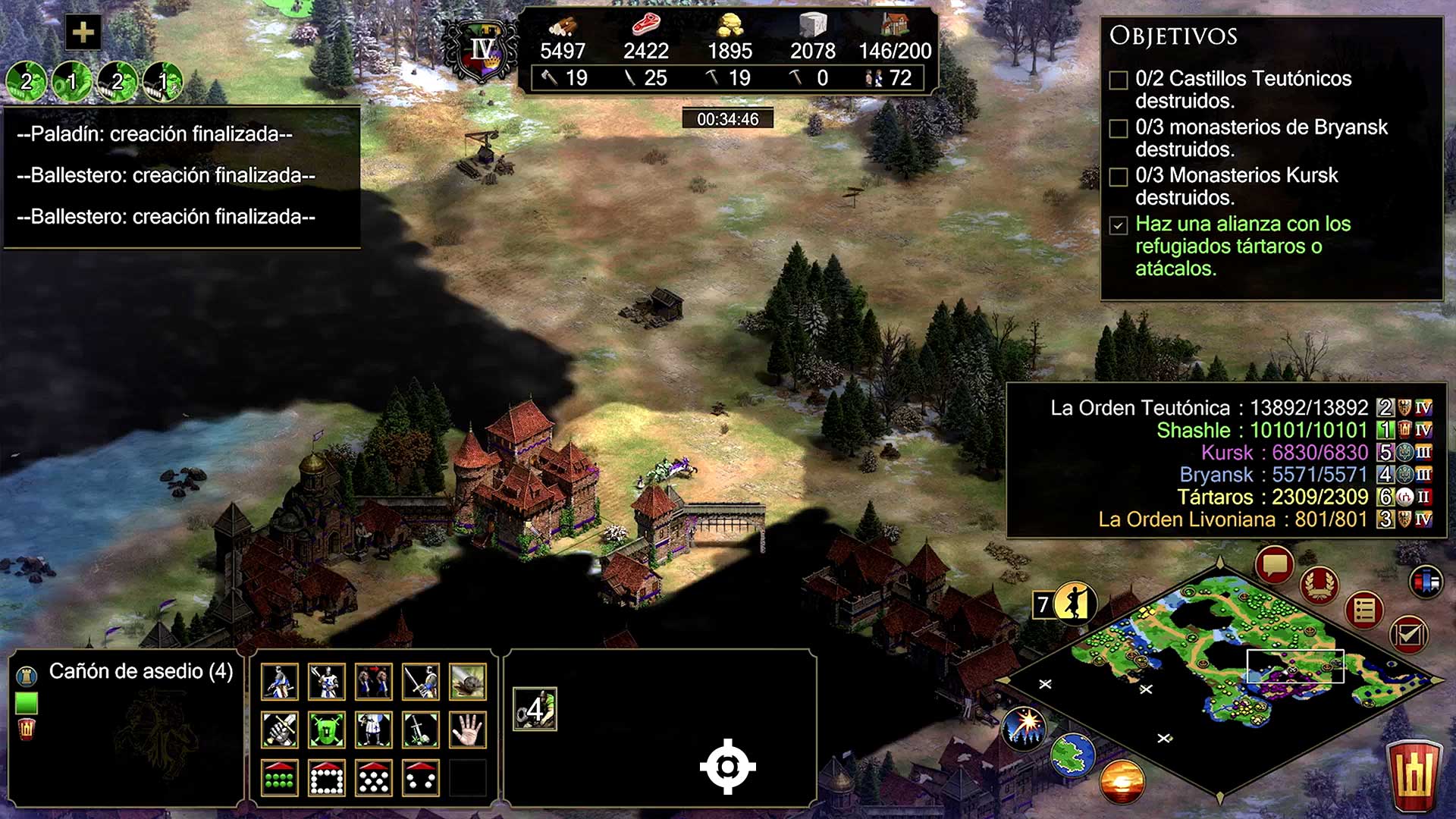Choose the hollow box formation
The height and width of the screenshot is (819, 1456).
pos(327,778)
